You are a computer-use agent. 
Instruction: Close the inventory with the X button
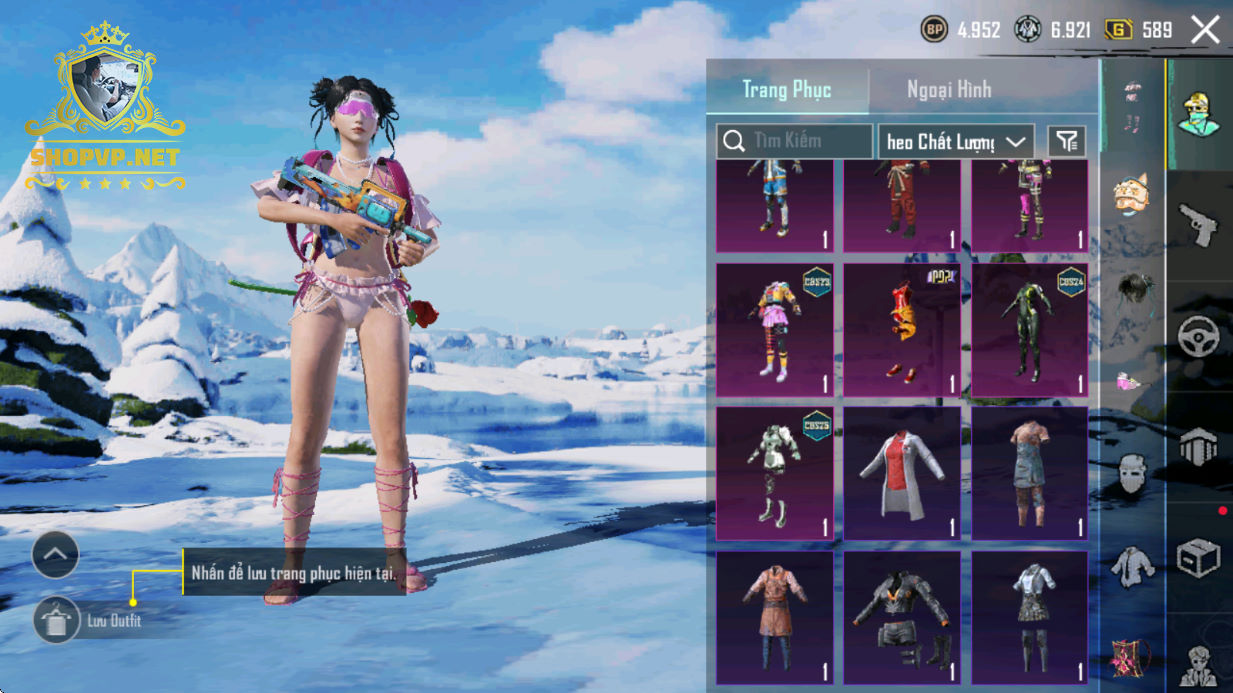1205,30
